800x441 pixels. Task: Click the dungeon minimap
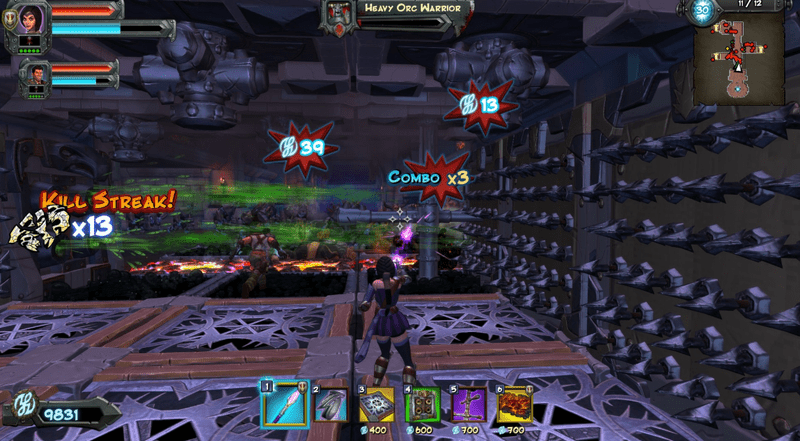[741, 60]
